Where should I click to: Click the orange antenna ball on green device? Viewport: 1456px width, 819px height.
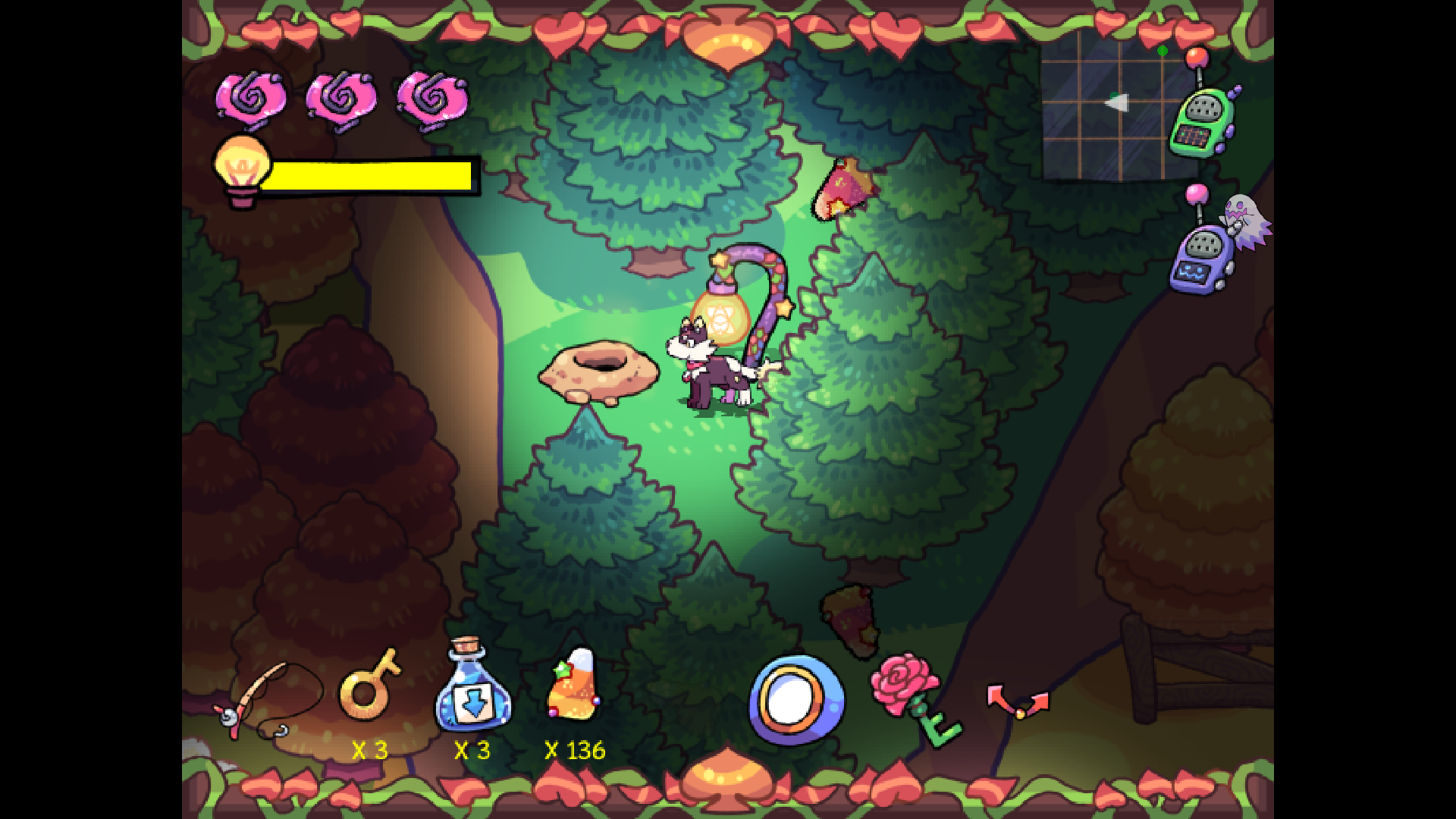[1197, 57]
